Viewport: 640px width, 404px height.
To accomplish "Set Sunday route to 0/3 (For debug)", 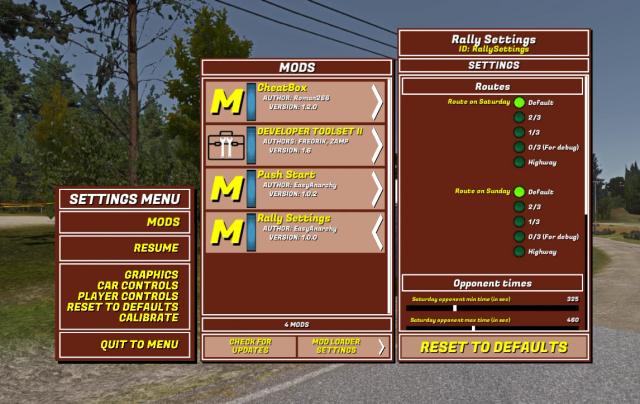I will (520, 236).
